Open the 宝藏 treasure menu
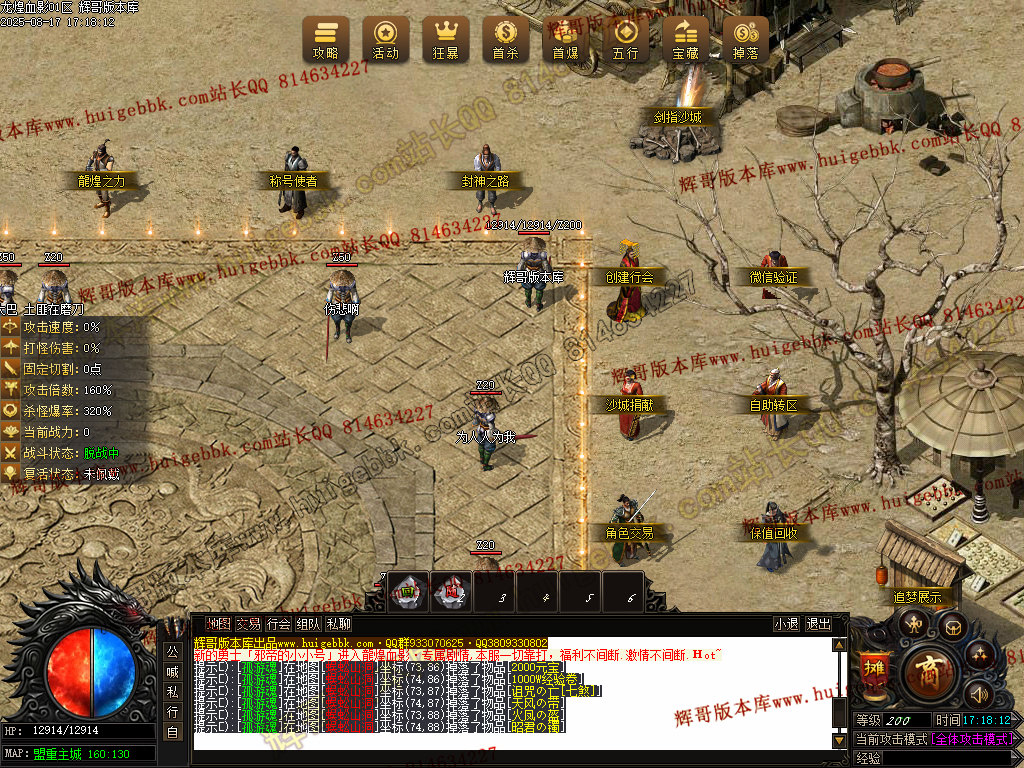 [686, 40]
